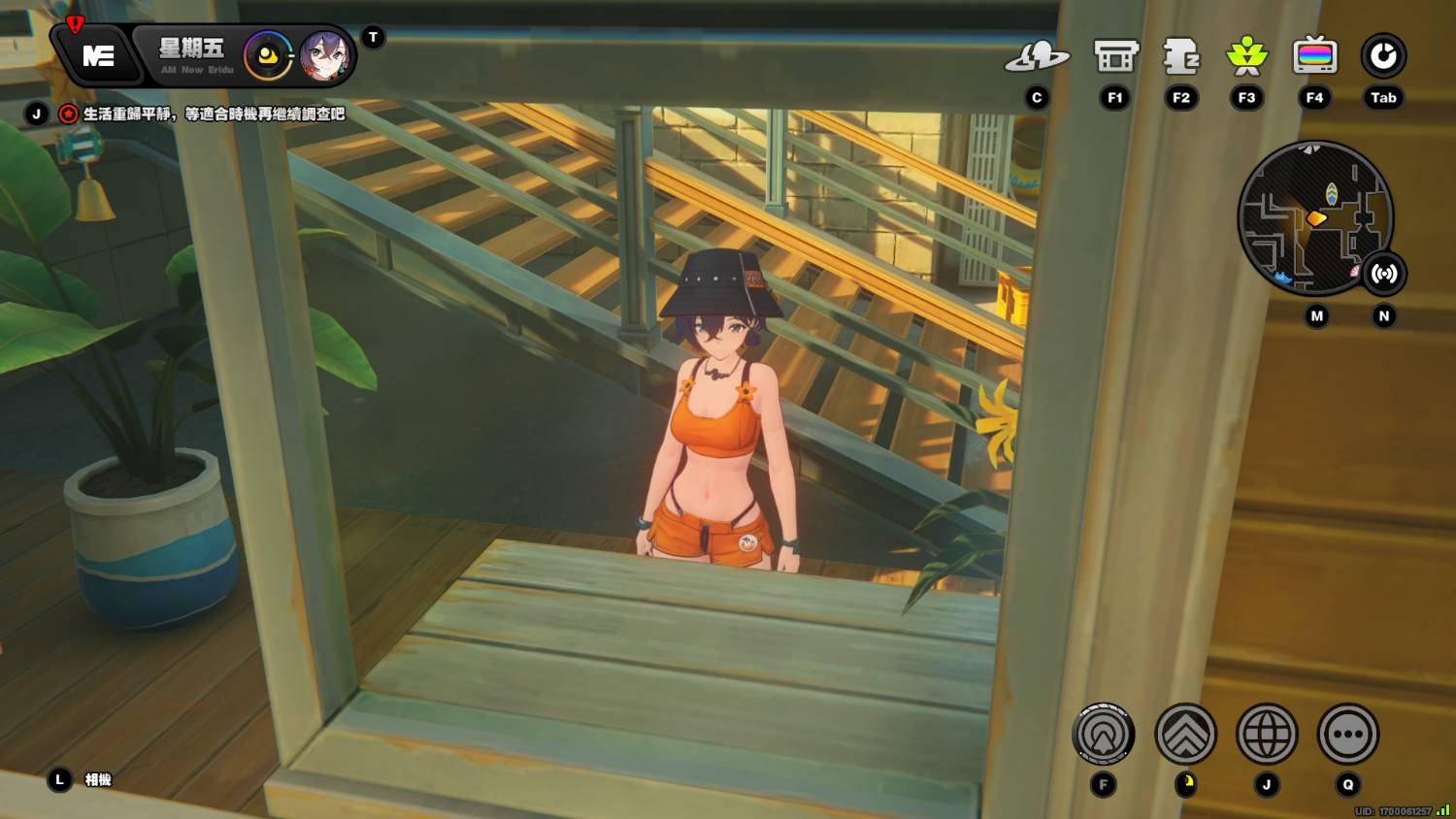Image resolution: width=1456 pixels, height=819 pixels.
Task: Open the tracked quest objective text
Action: pos(214,115)
